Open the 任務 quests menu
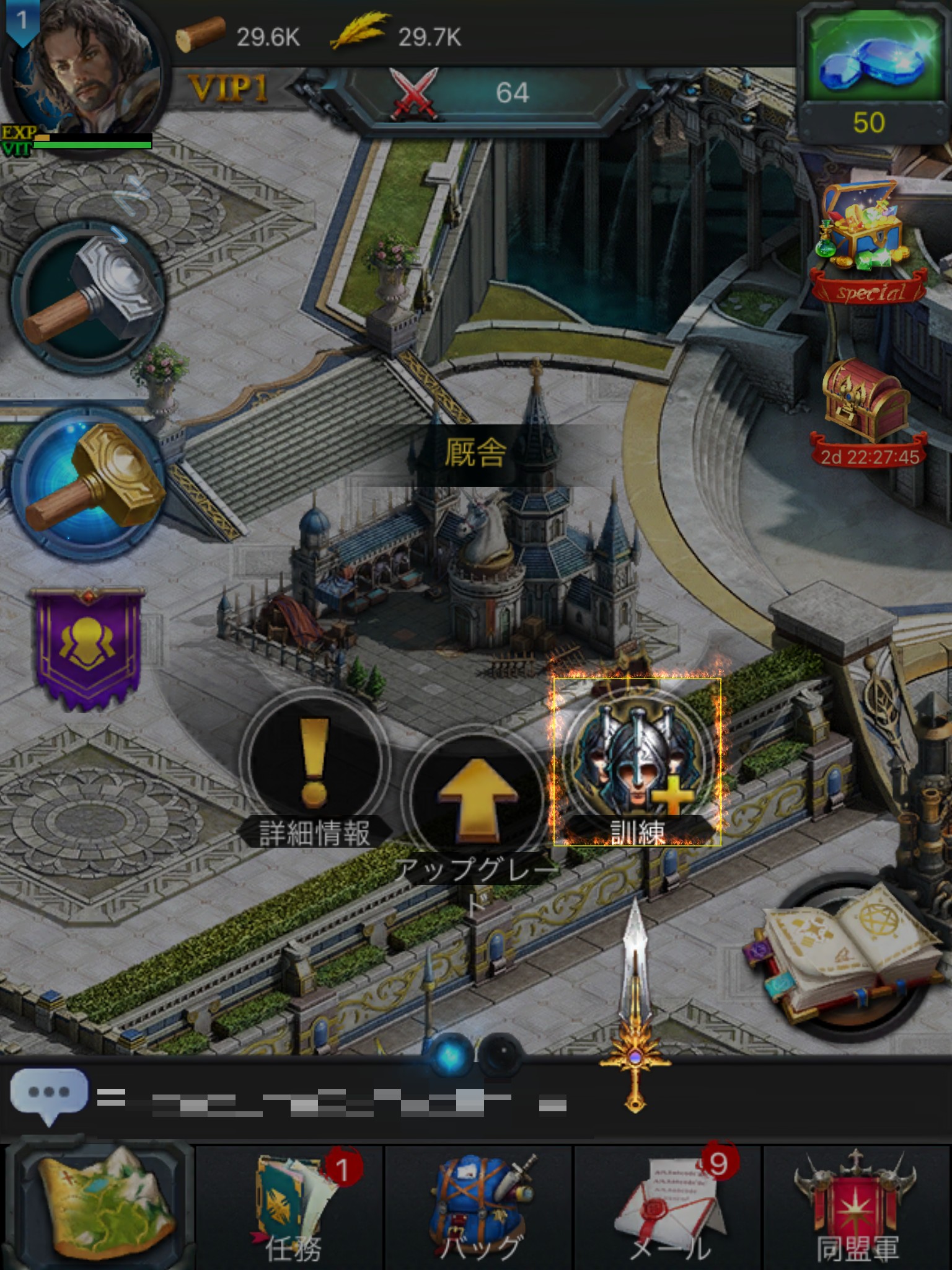The image size is (952, 1270). (x=291, y=1206)
